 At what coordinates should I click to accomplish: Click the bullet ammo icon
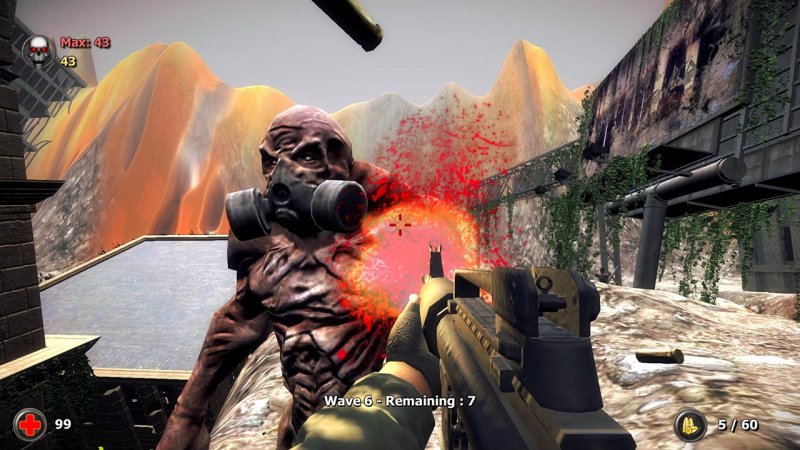(x=689, y=425)
